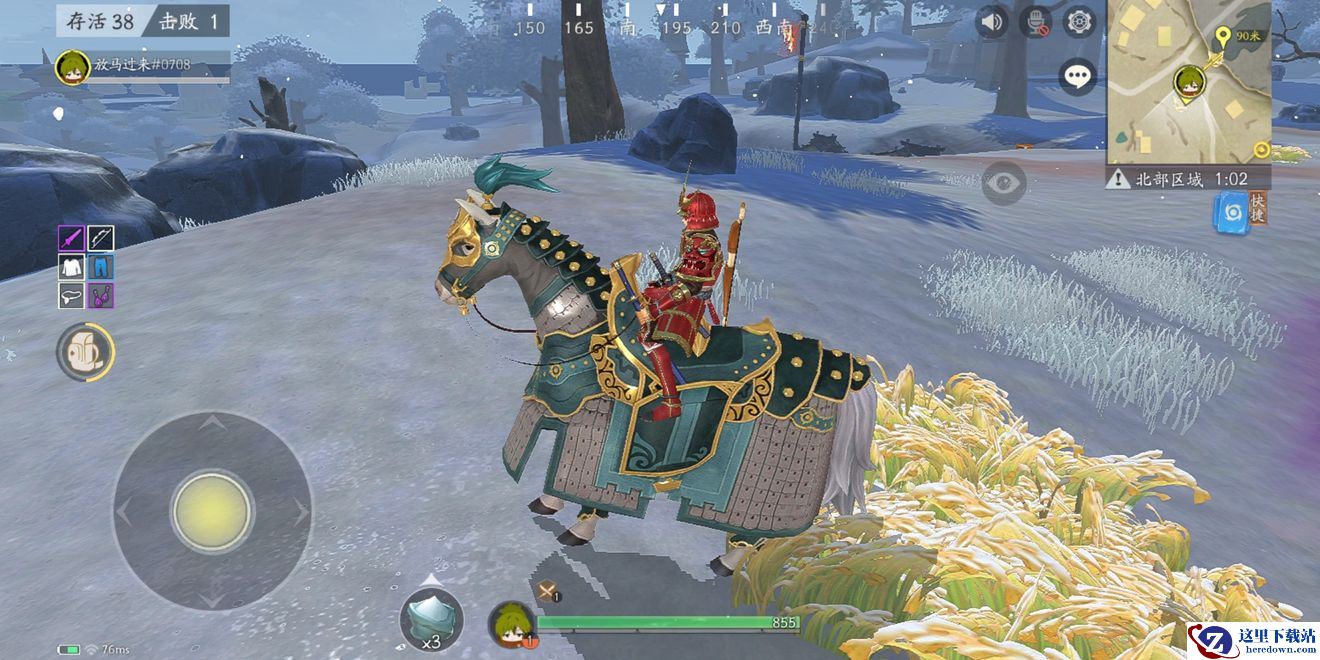Toggle the speaker sound icon

(x=991, y=22)
